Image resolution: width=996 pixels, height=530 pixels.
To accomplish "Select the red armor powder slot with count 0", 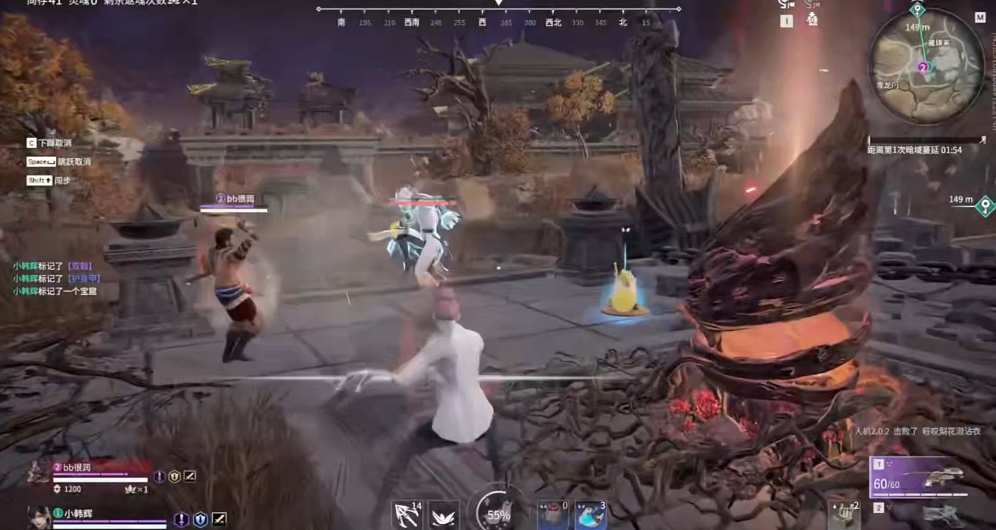I will (x=552, y=515).
